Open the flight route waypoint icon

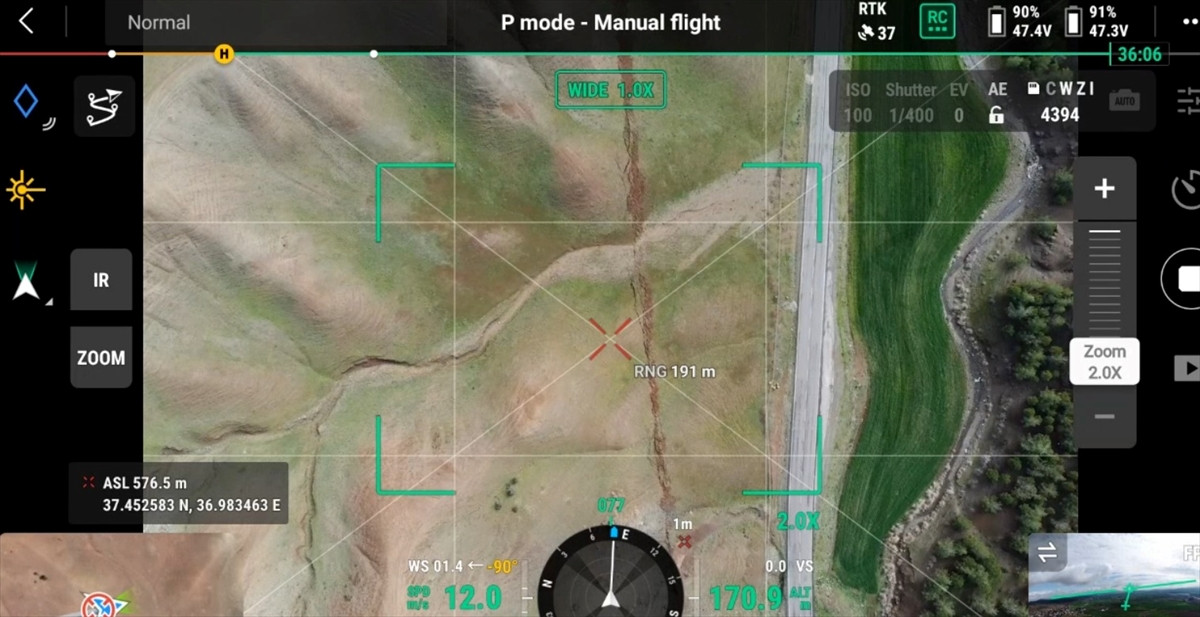104,106
